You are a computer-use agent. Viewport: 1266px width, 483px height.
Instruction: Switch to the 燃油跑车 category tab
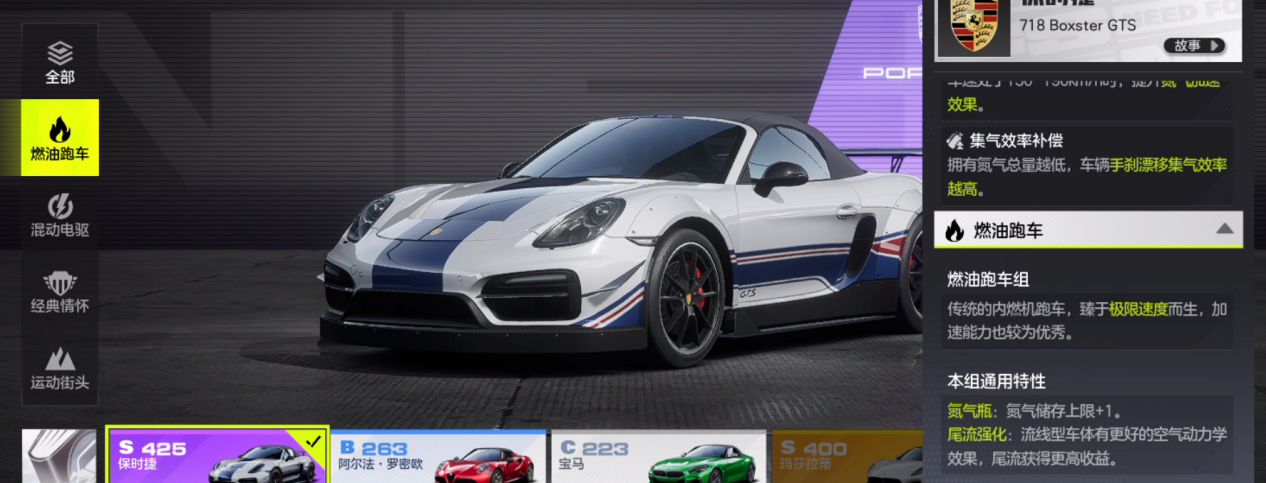point(60,138)
